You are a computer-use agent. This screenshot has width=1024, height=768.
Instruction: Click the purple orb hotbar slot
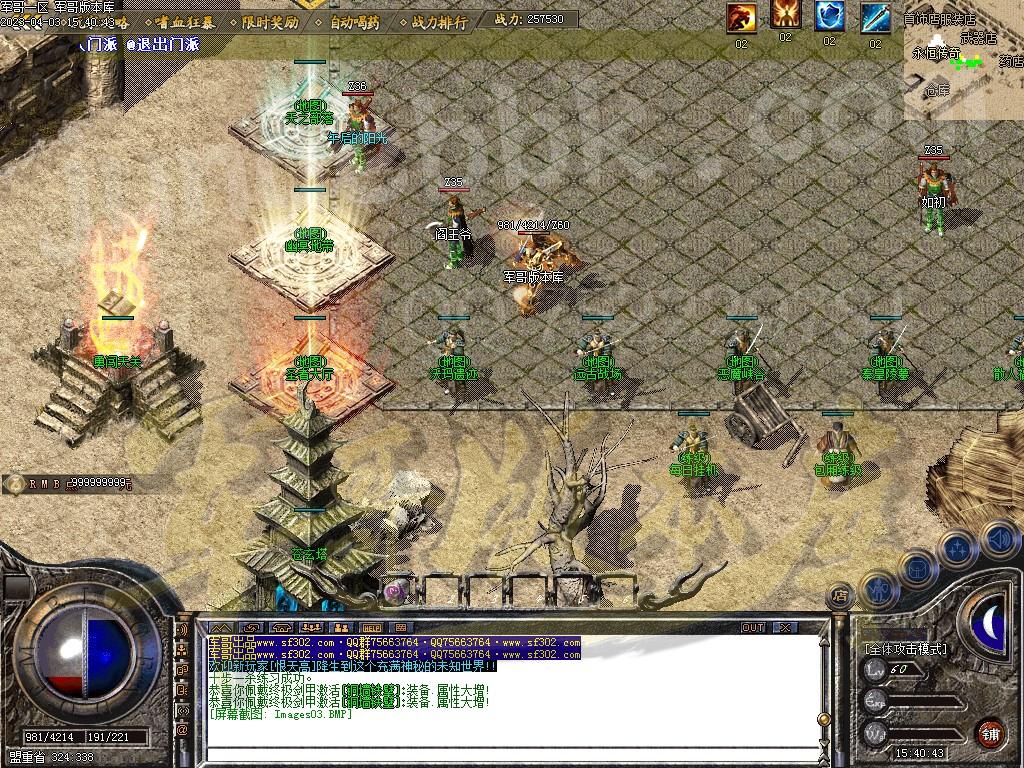(395, 591)
